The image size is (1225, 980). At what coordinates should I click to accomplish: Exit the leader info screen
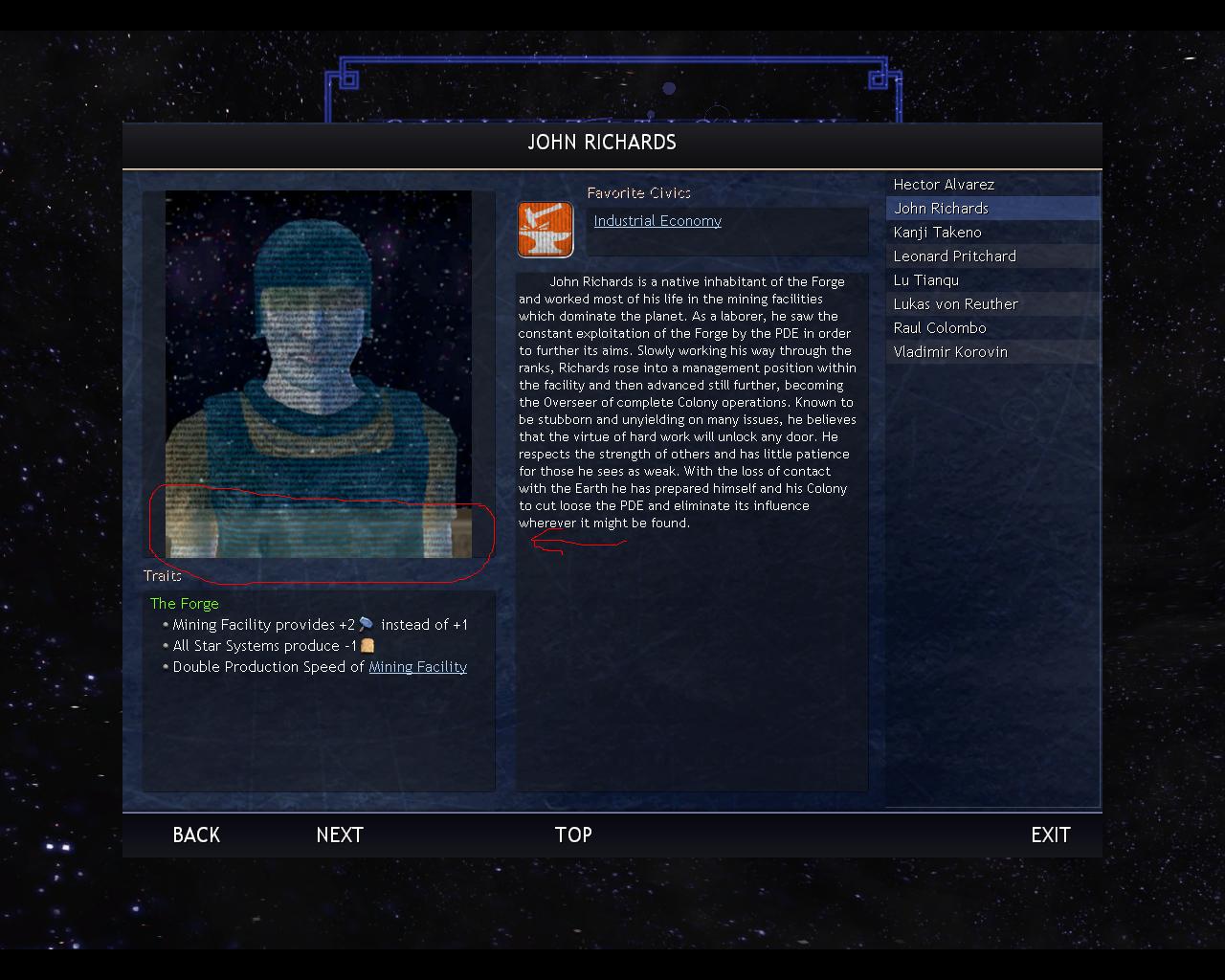pyautogui.click(x=1050, y=835)
